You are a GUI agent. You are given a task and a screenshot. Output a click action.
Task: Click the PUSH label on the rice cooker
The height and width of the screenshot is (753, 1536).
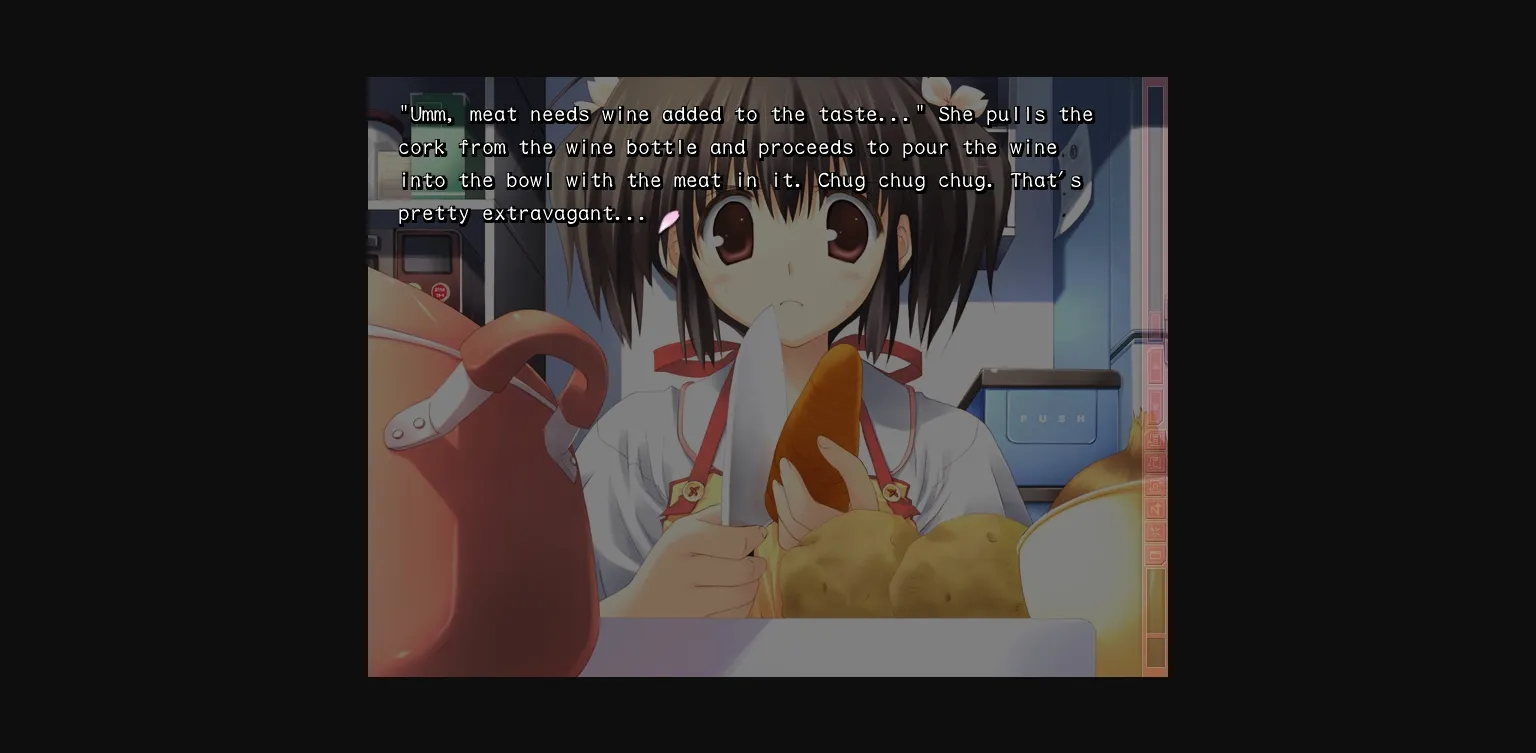(1050, 419)
